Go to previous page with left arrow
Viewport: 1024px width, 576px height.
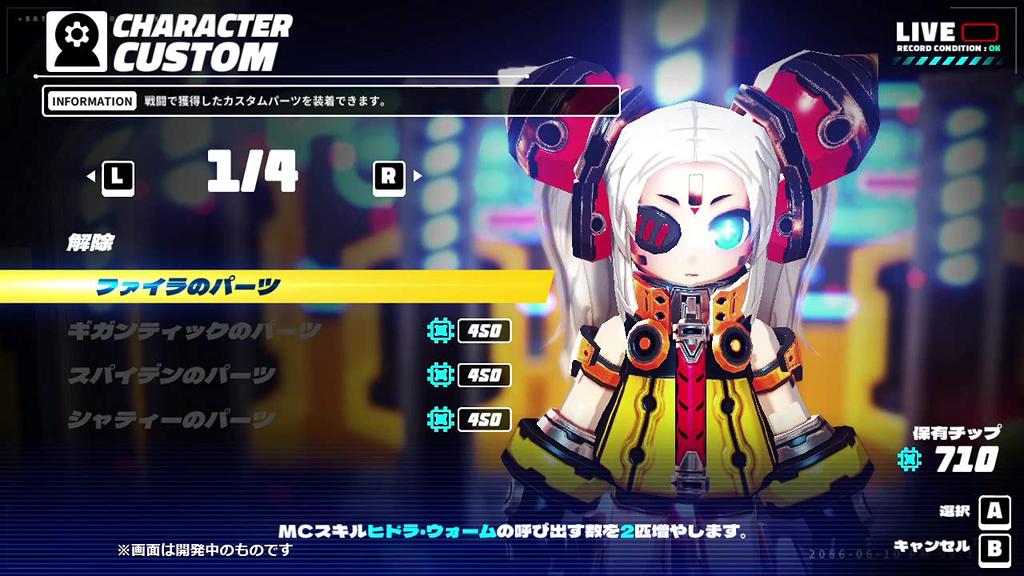coord(111,177)
